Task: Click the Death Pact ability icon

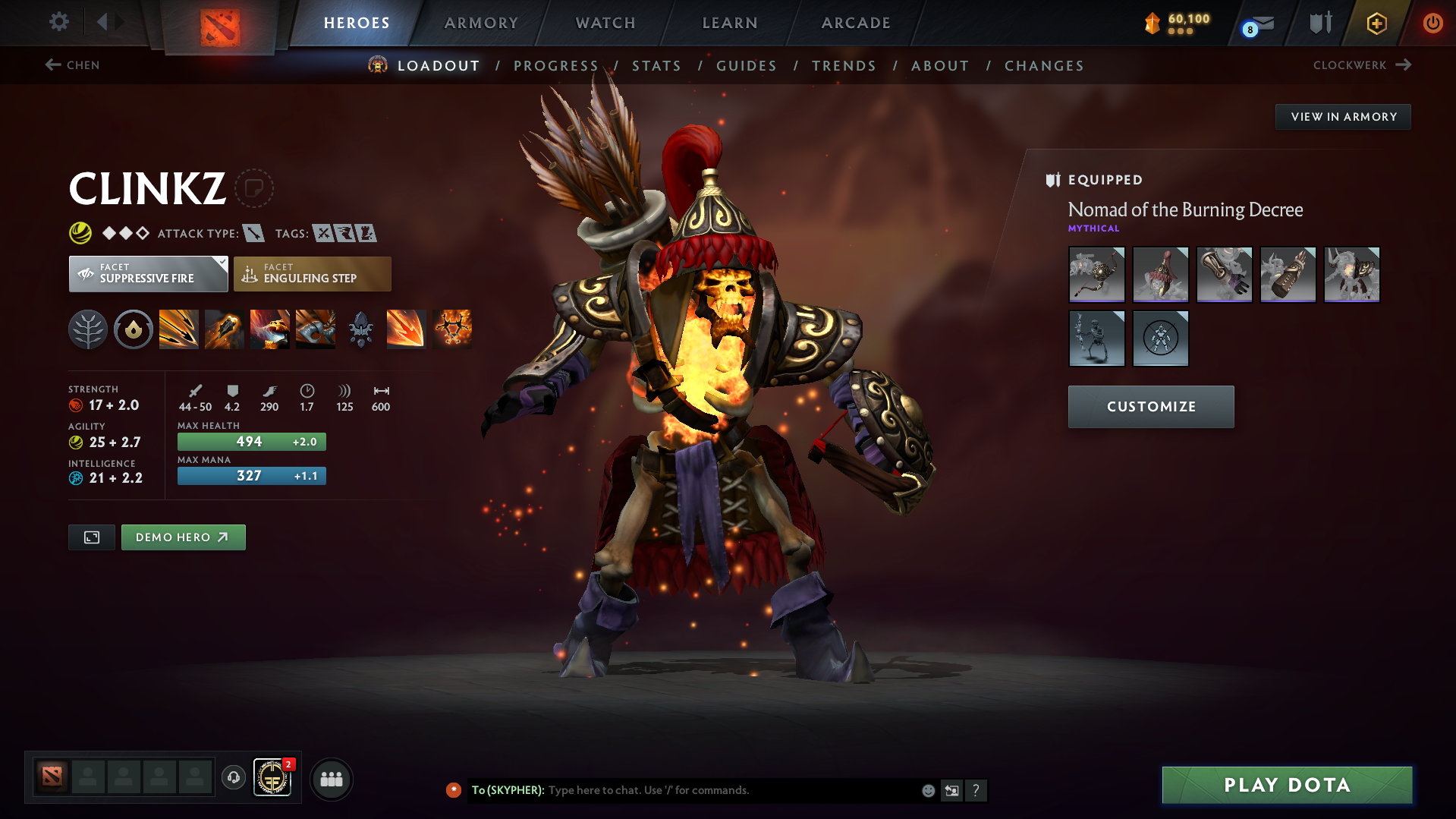Action: click(270, 329)
